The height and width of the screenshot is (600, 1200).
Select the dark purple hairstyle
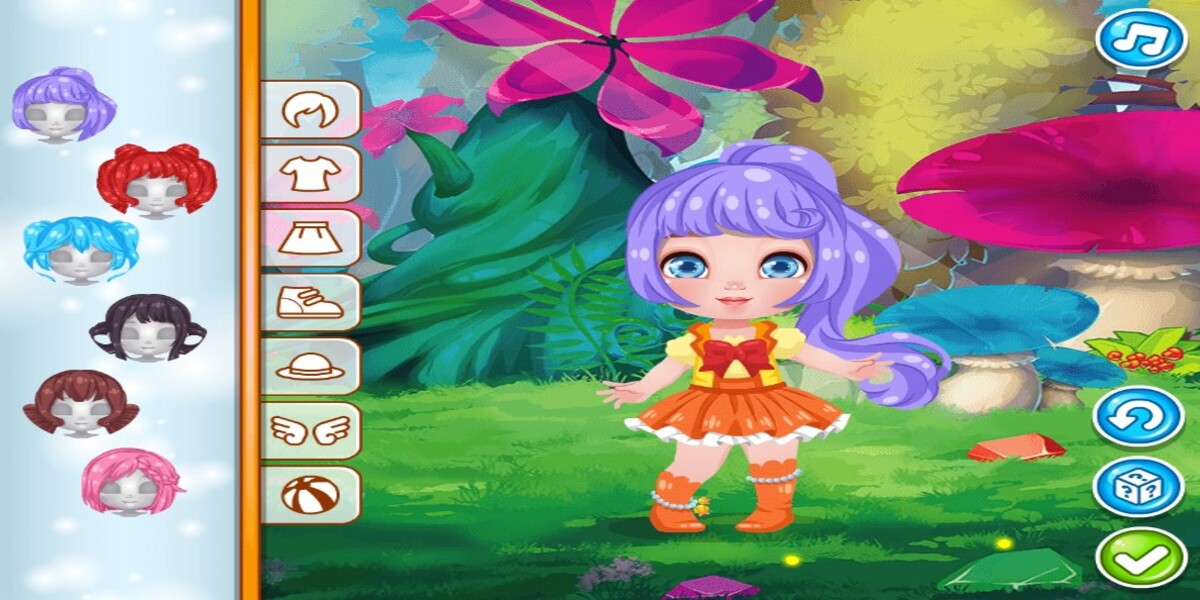click(x=147, y=327)
